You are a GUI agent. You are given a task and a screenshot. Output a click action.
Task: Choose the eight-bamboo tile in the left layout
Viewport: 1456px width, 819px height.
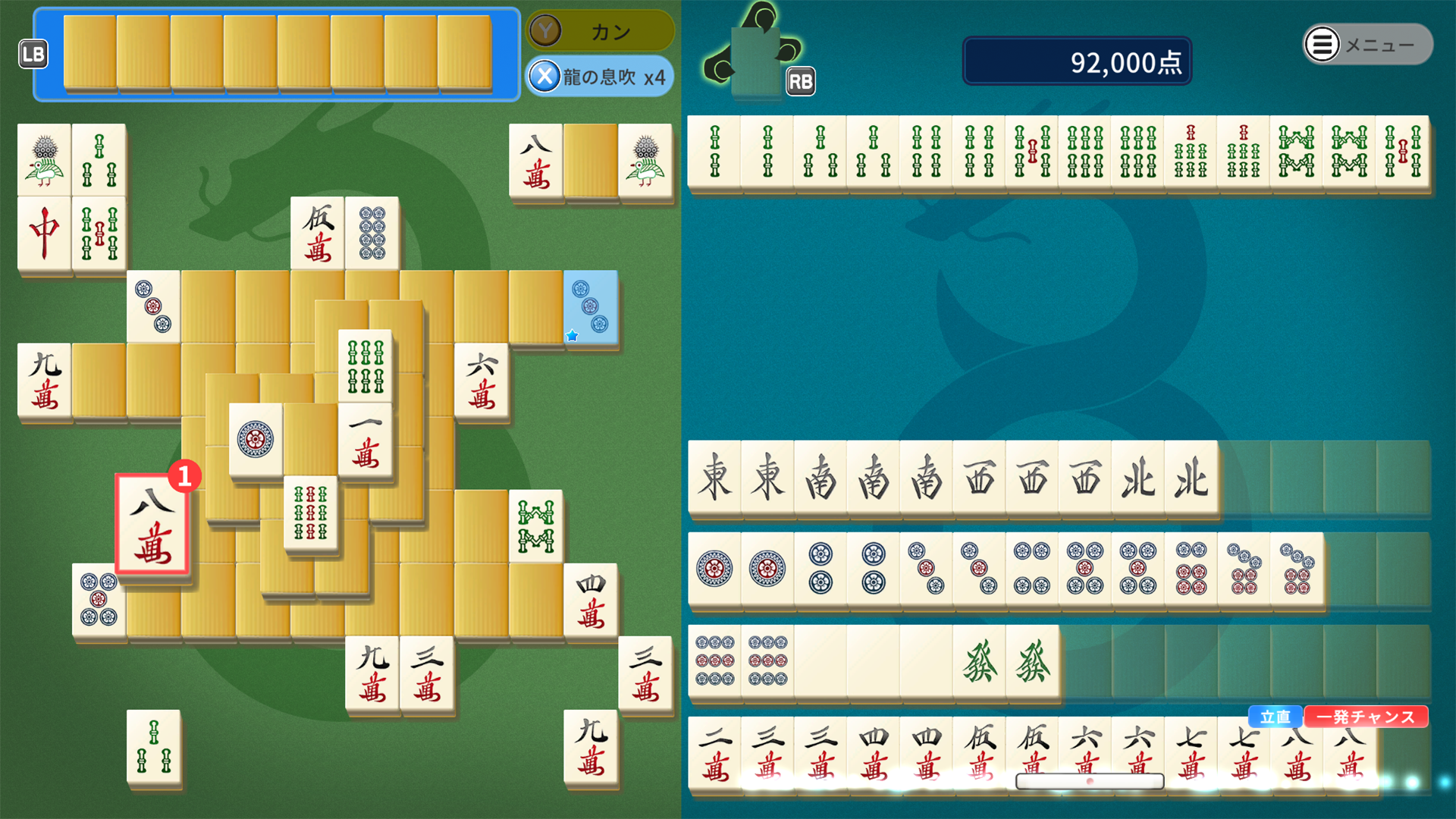536,527
